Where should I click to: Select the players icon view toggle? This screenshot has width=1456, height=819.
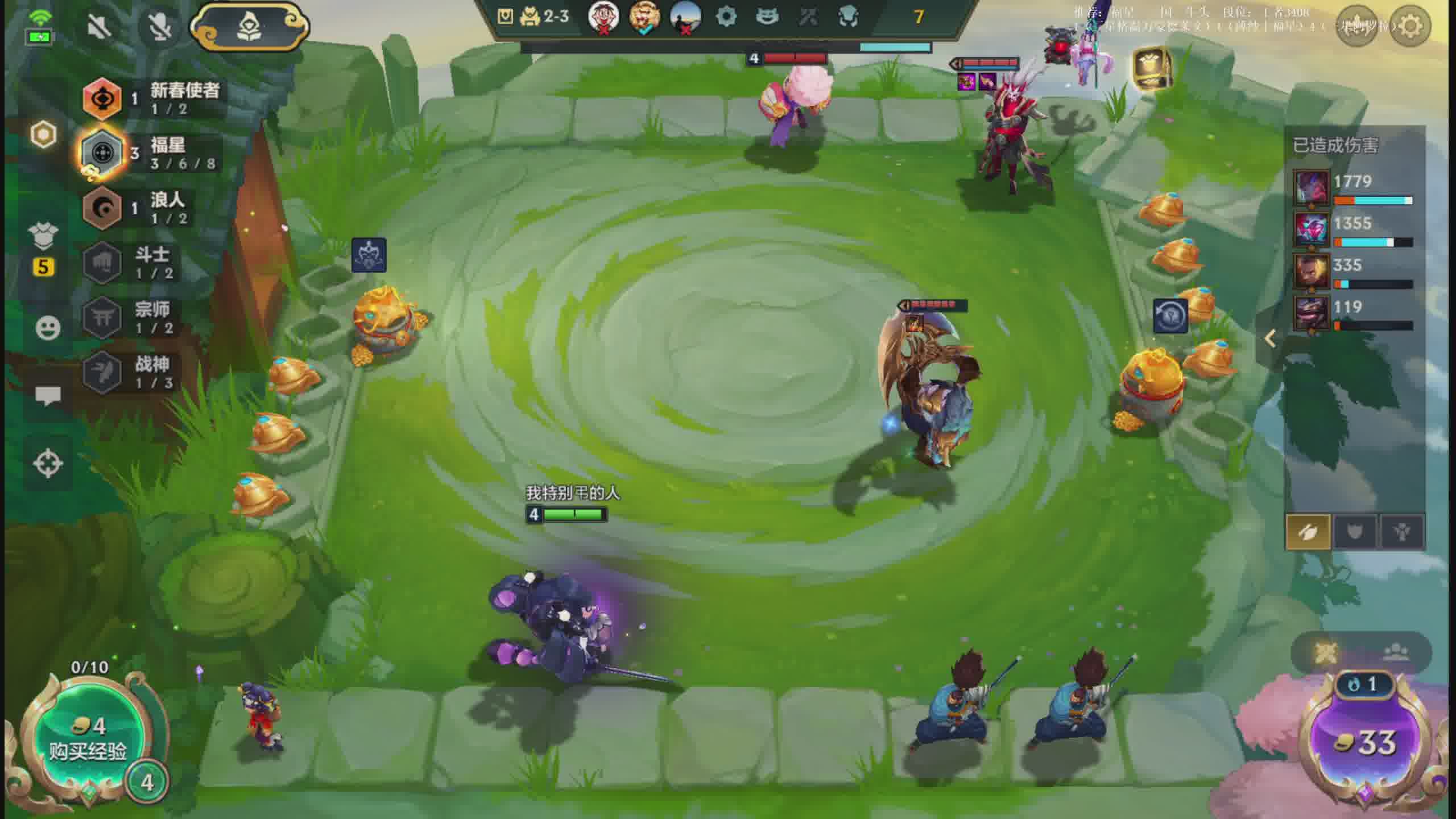point(1396,652)
